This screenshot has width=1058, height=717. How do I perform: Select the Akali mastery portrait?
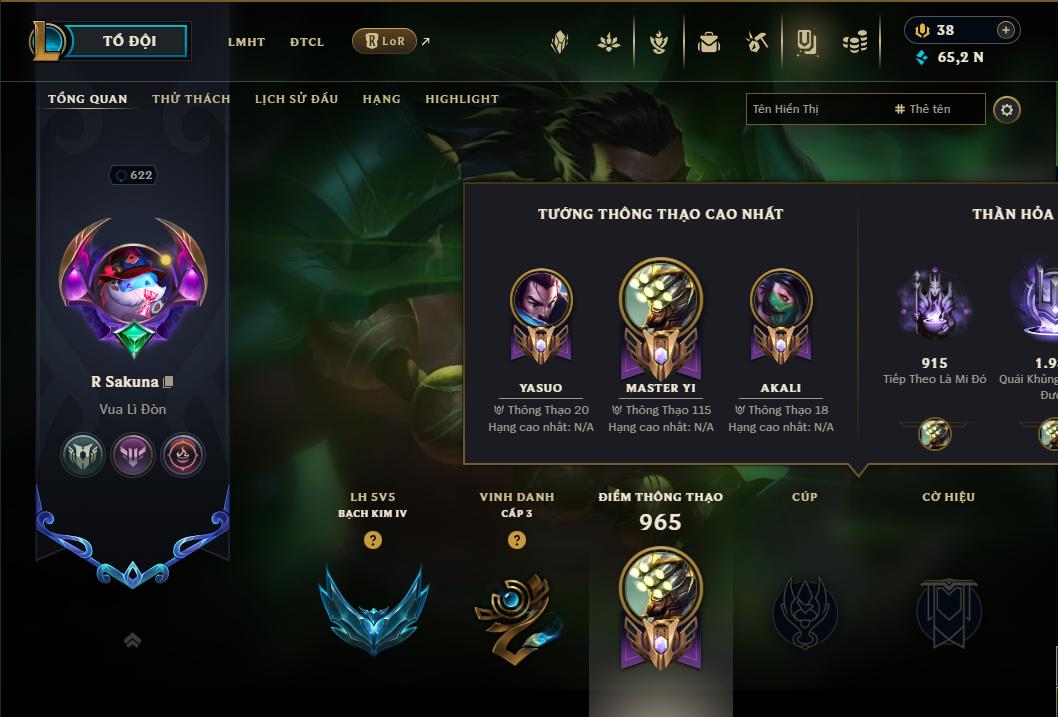tap(781, 299)
